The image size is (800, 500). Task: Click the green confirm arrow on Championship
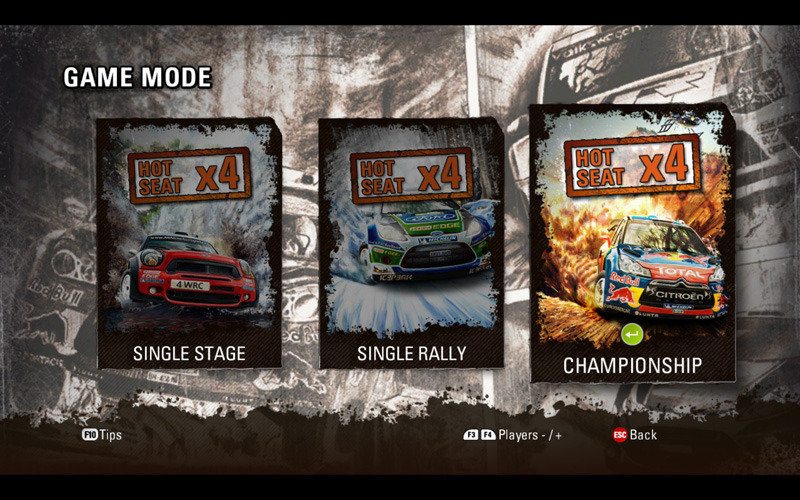tap(632, 333)
